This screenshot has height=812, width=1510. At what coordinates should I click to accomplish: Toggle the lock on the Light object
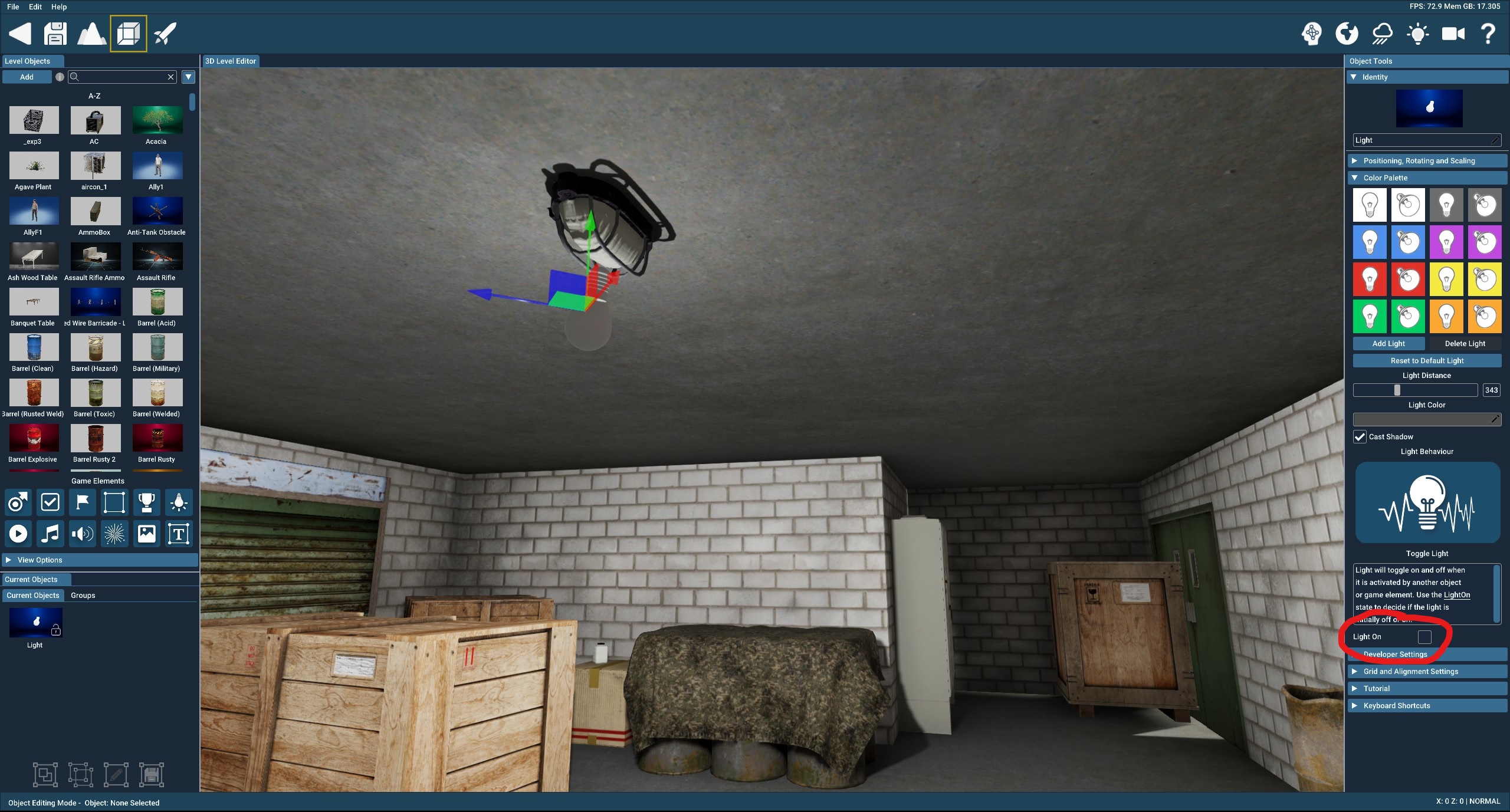point(55,630)
